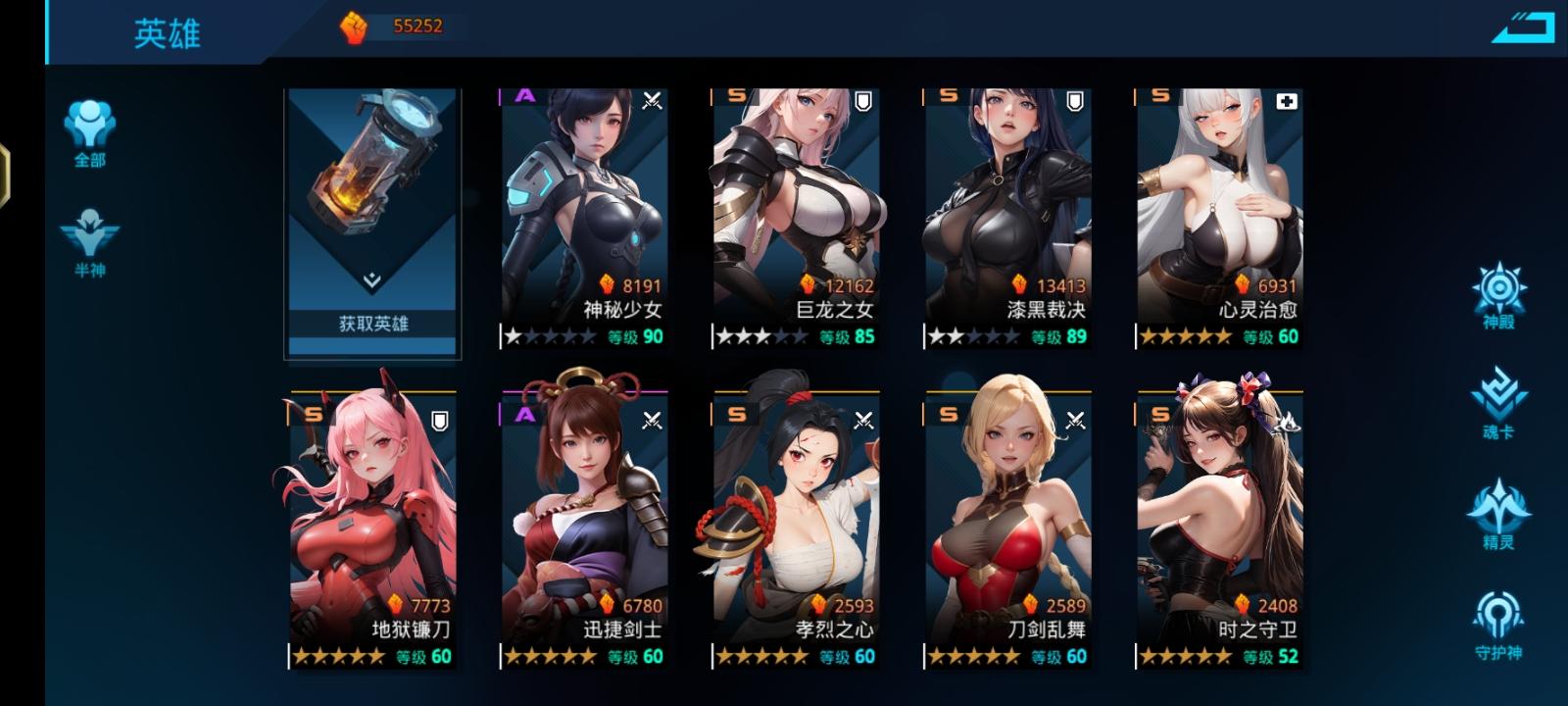Click the 等级 90 level label on 神秘少女
Screen dimensions: 1568x706
pos(637,336)
